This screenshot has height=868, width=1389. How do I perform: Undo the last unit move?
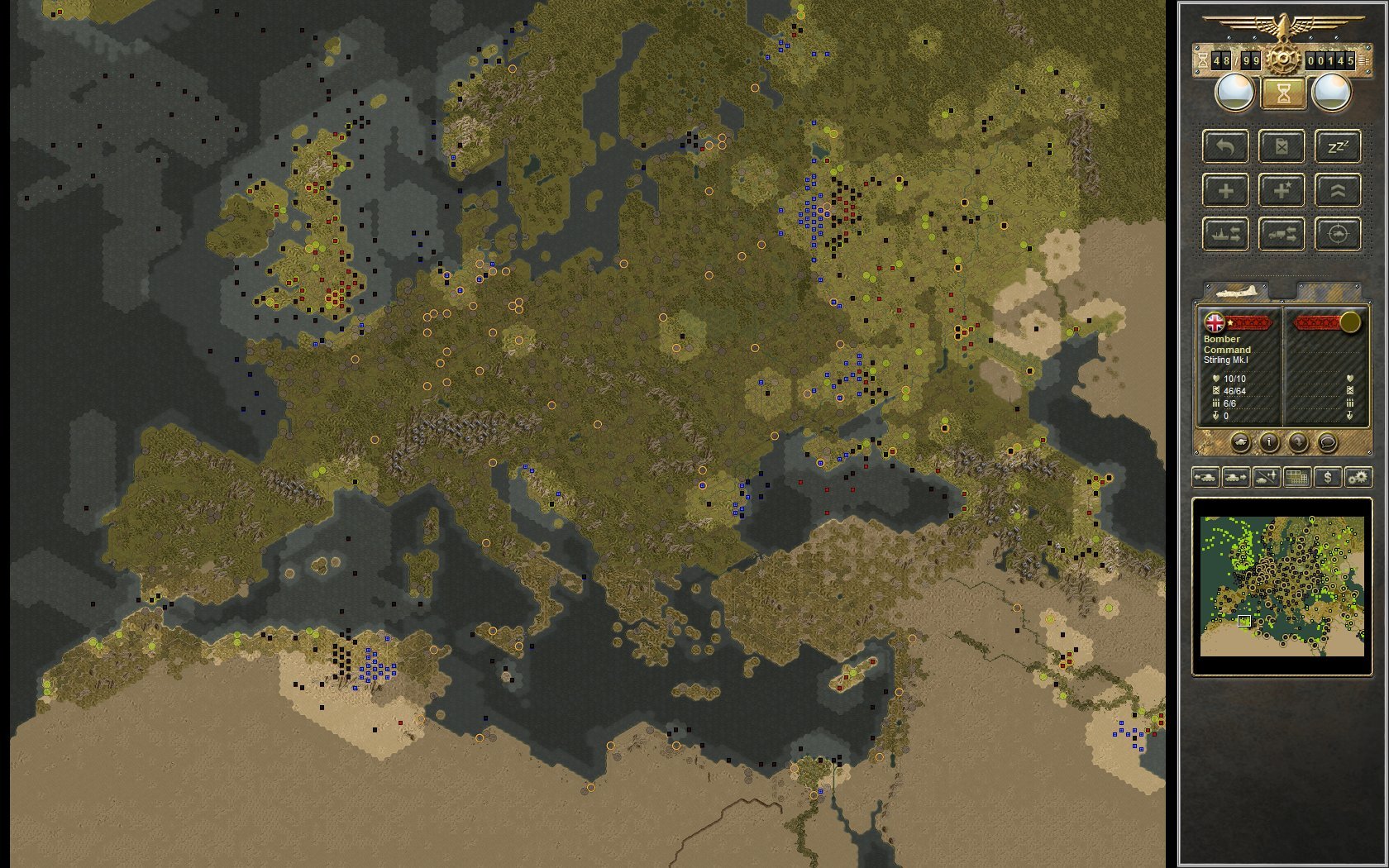click(1226, 148)
